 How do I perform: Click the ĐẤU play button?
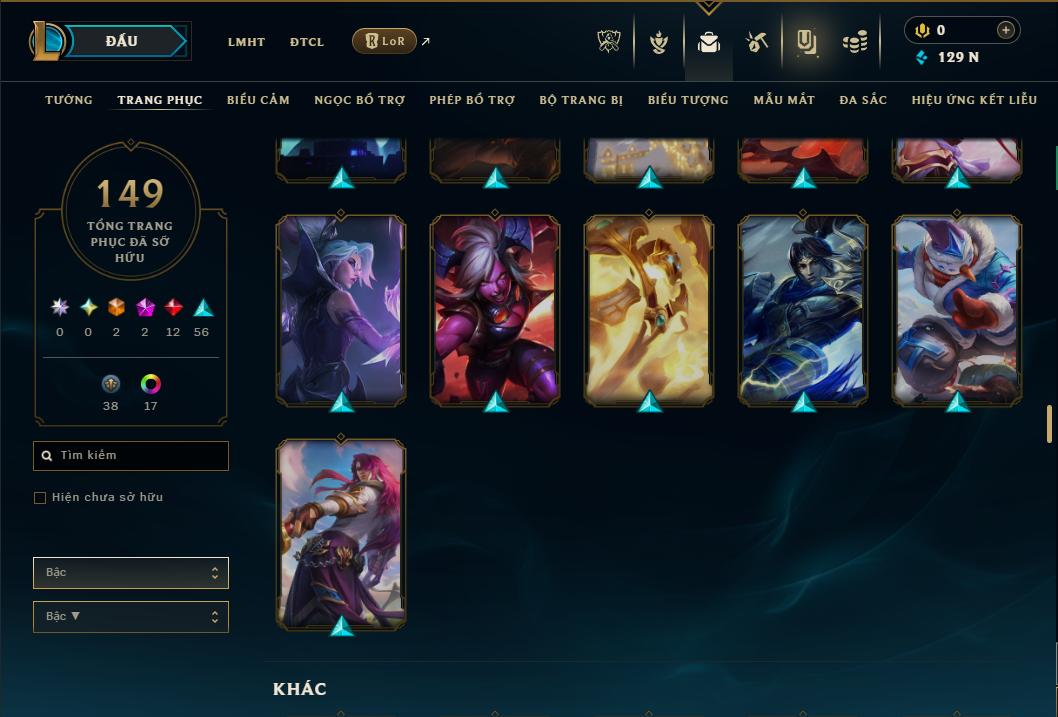[x=122, y=41]
